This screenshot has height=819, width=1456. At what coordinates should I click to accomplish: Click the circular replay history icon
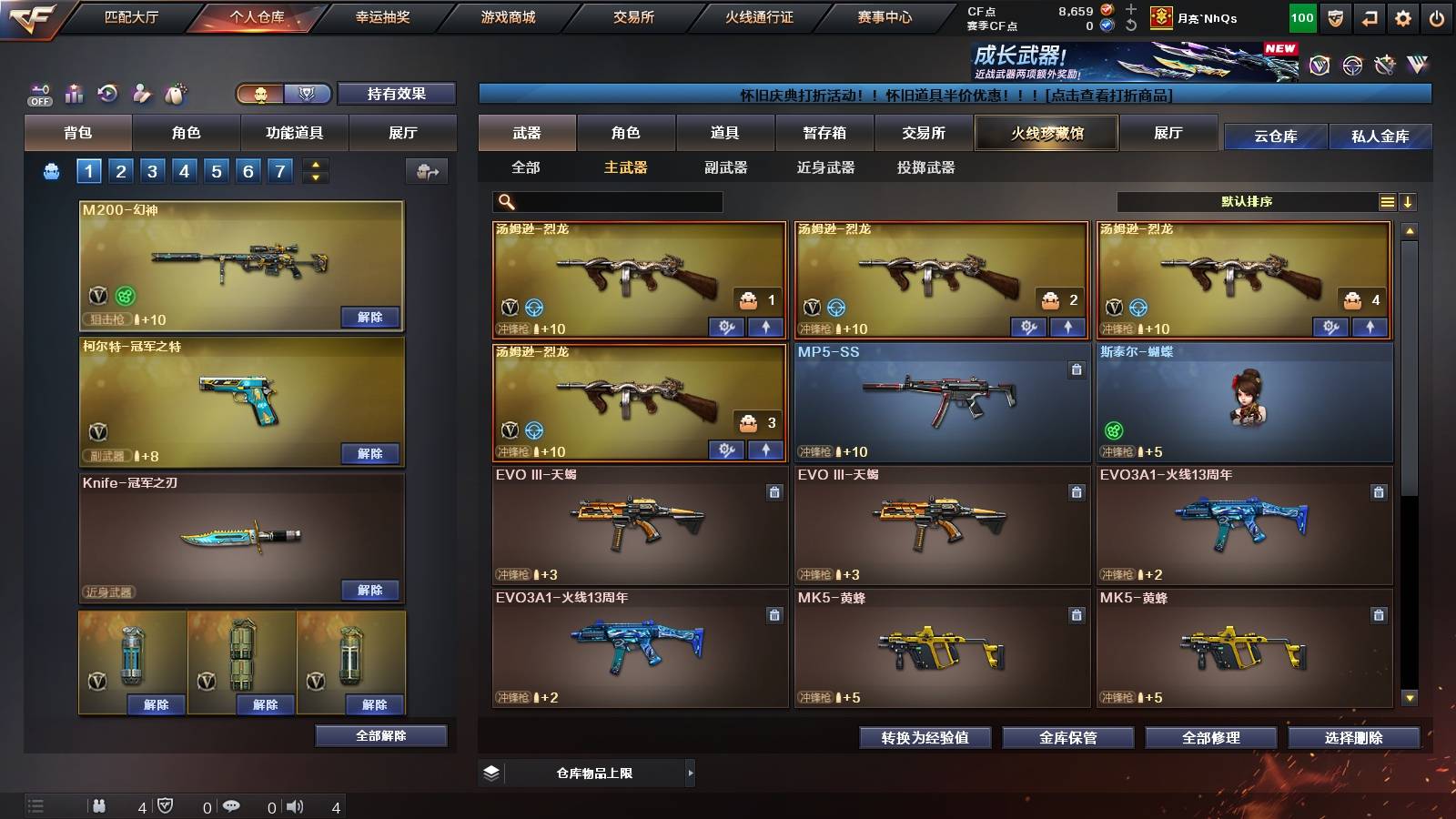click(107, 94)
